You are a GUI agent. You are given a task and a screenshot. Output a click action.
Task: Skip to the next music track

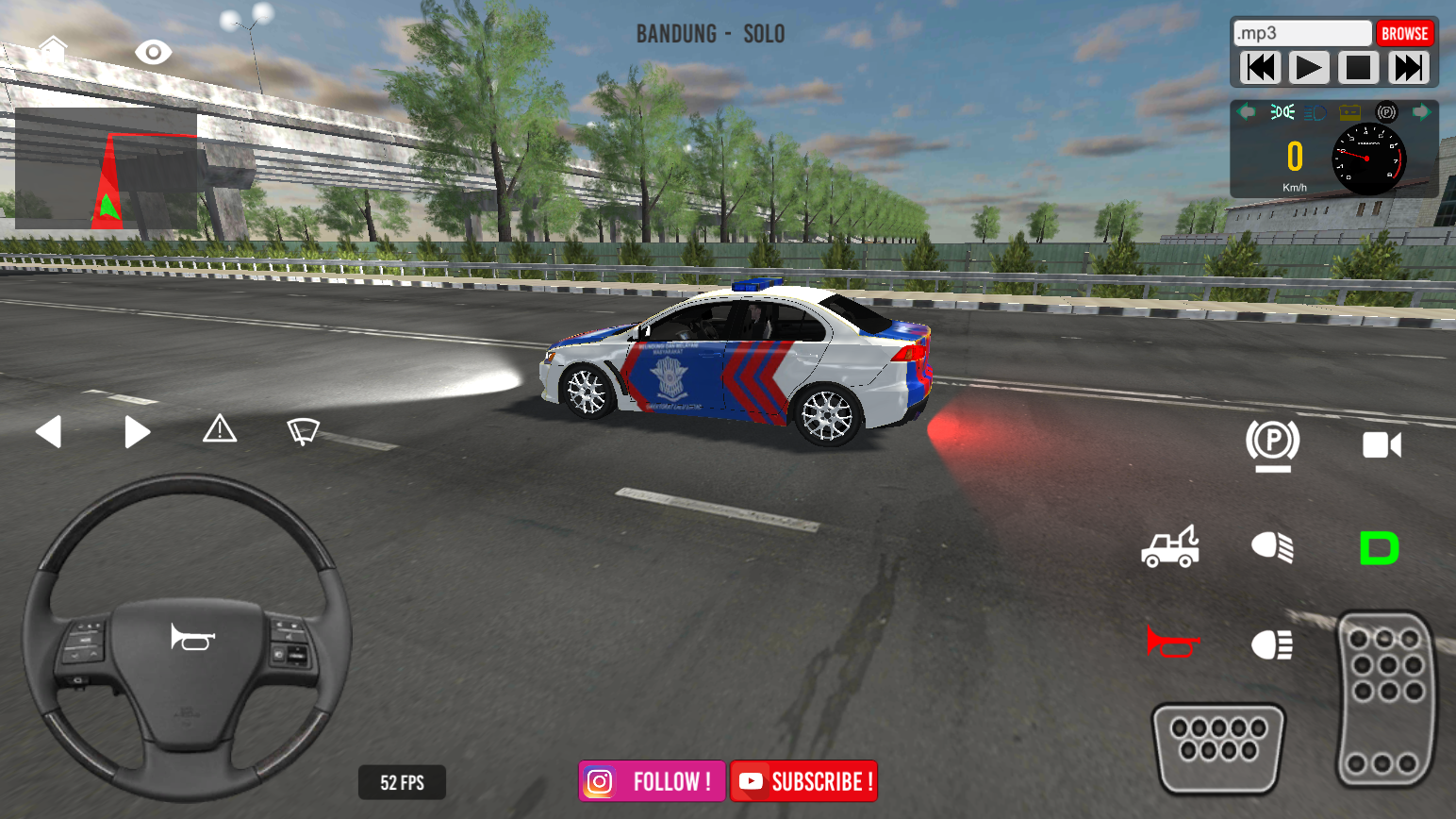pyautogui.click(x=1408, y=68)
